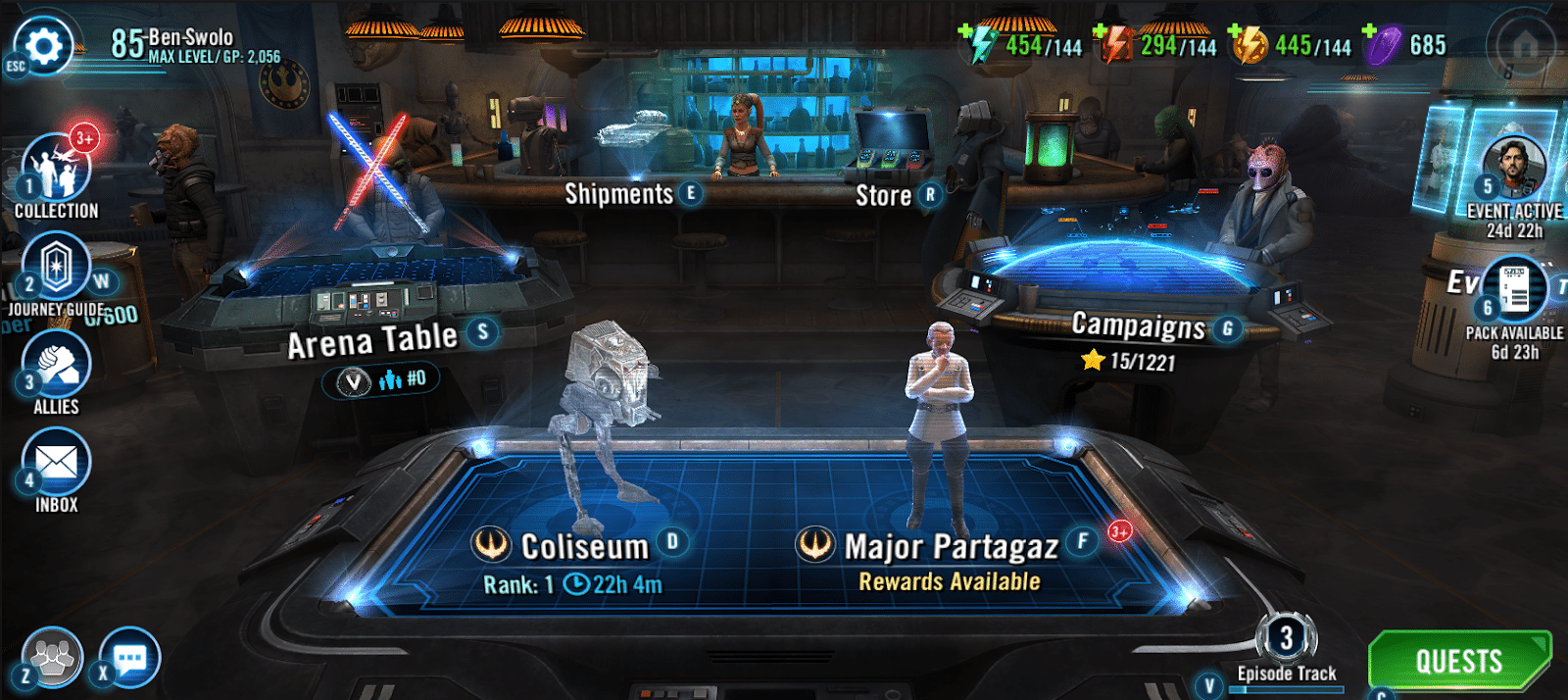The height and width of the screenshot is (700, 1568).
Task: Open the Campaigns holotable
Action: pos(1138,325)
